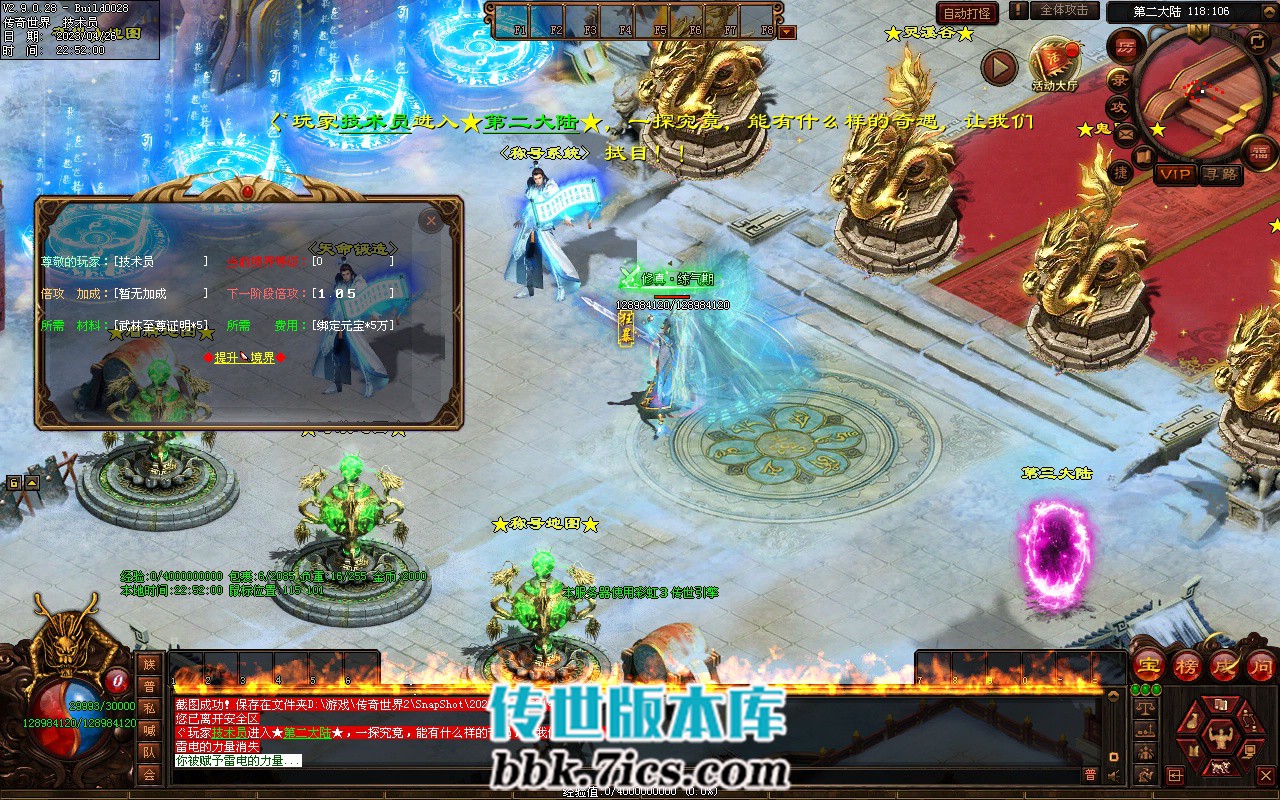Close the realm upgrade dialog
The height and width of the screenshot is (800, 1280).
pyautogui.click(x=431, y=220)
